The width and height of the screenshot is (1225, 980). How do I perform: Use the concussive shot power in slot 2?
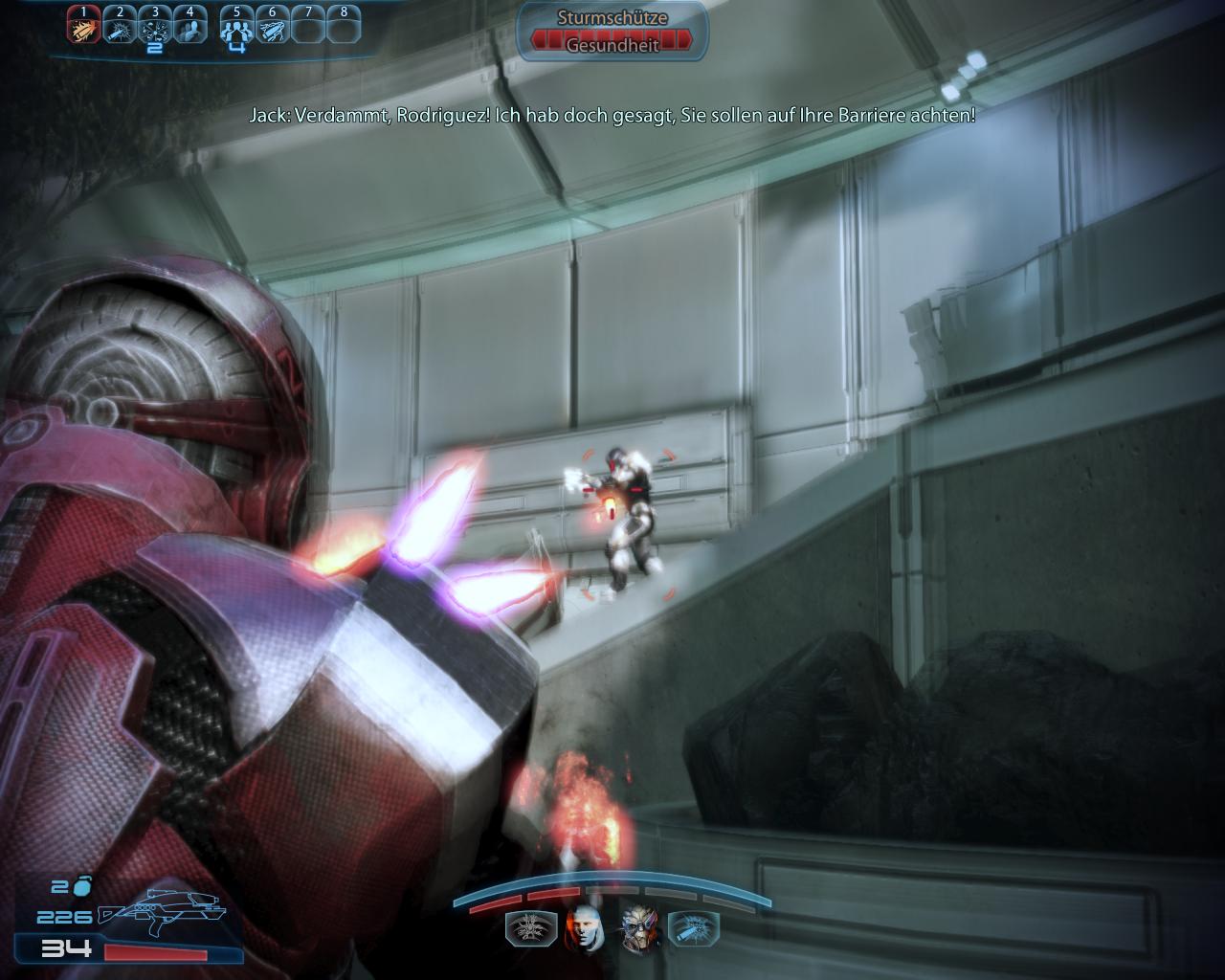pyautogui.click(x=120, y=28)
